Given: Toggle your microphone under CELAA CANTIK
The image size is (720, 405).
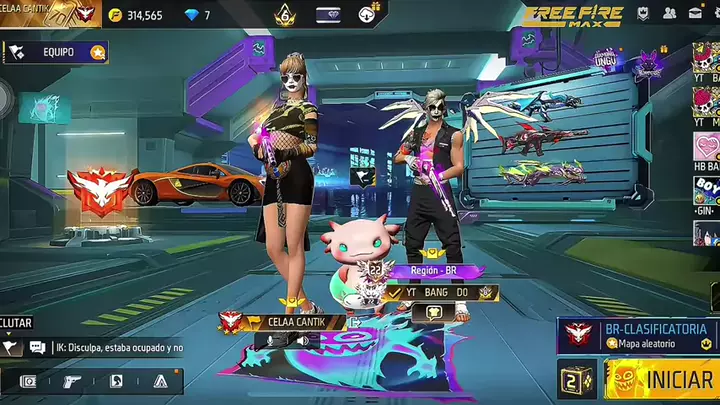Looking at the screenshot, I should [x=268, y=341].
